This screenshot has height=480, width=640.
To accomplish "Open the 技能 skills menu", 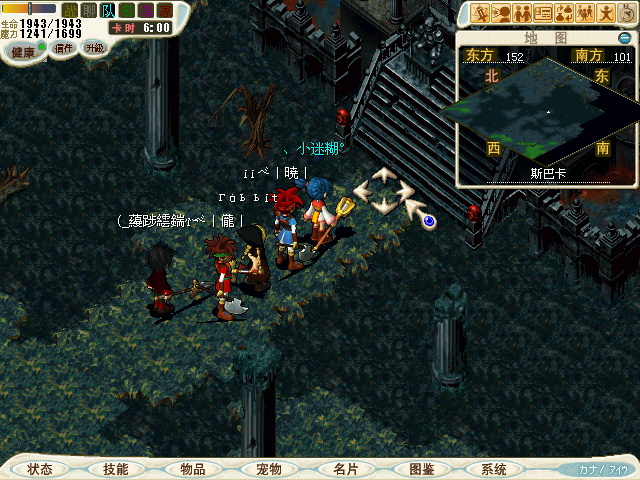I will point(116,468).
